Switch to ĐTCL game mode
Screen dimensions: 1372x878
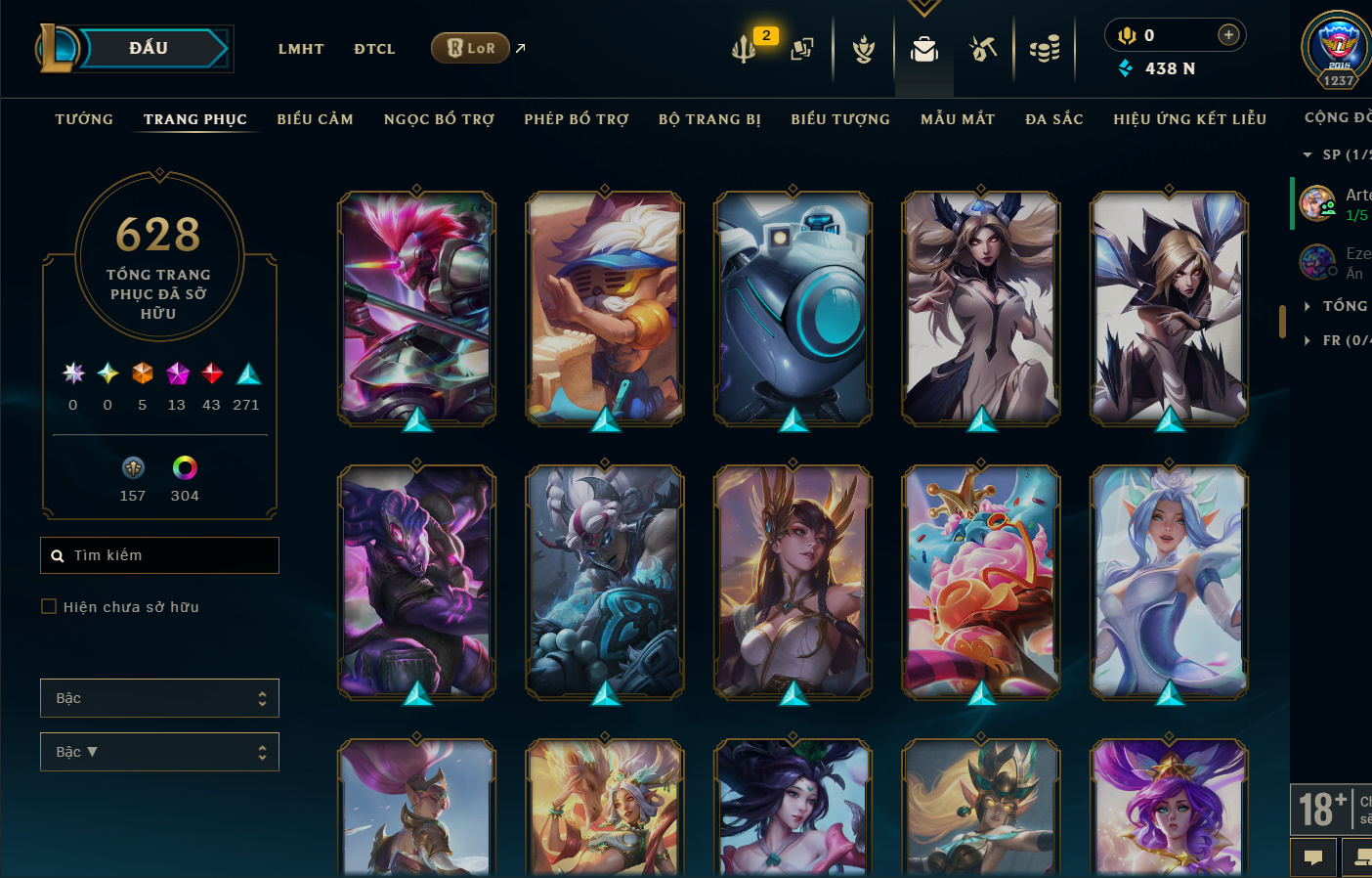374,49
